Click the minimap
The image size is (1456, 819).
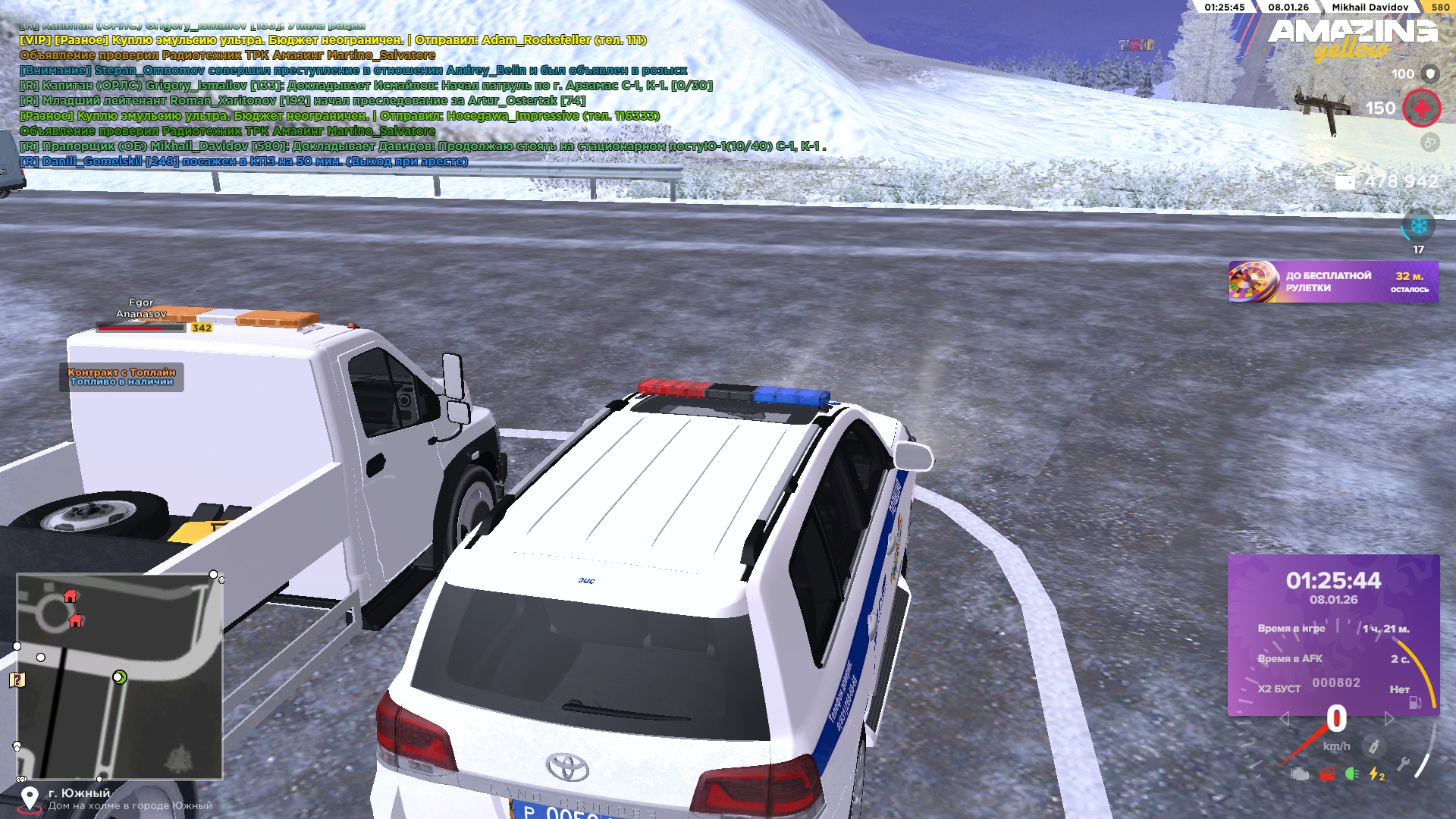point(120,676)
